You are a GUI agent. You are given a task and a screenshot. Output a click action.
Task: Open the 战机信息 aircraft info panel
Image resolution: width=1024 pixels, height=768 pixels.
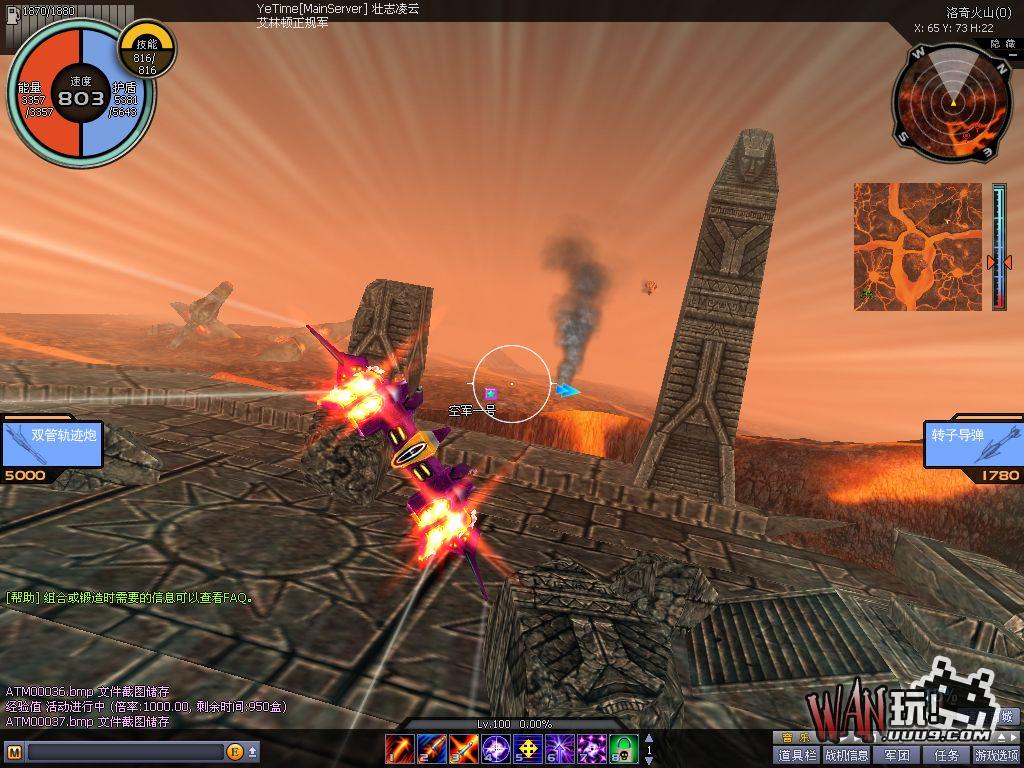(846, 755)
